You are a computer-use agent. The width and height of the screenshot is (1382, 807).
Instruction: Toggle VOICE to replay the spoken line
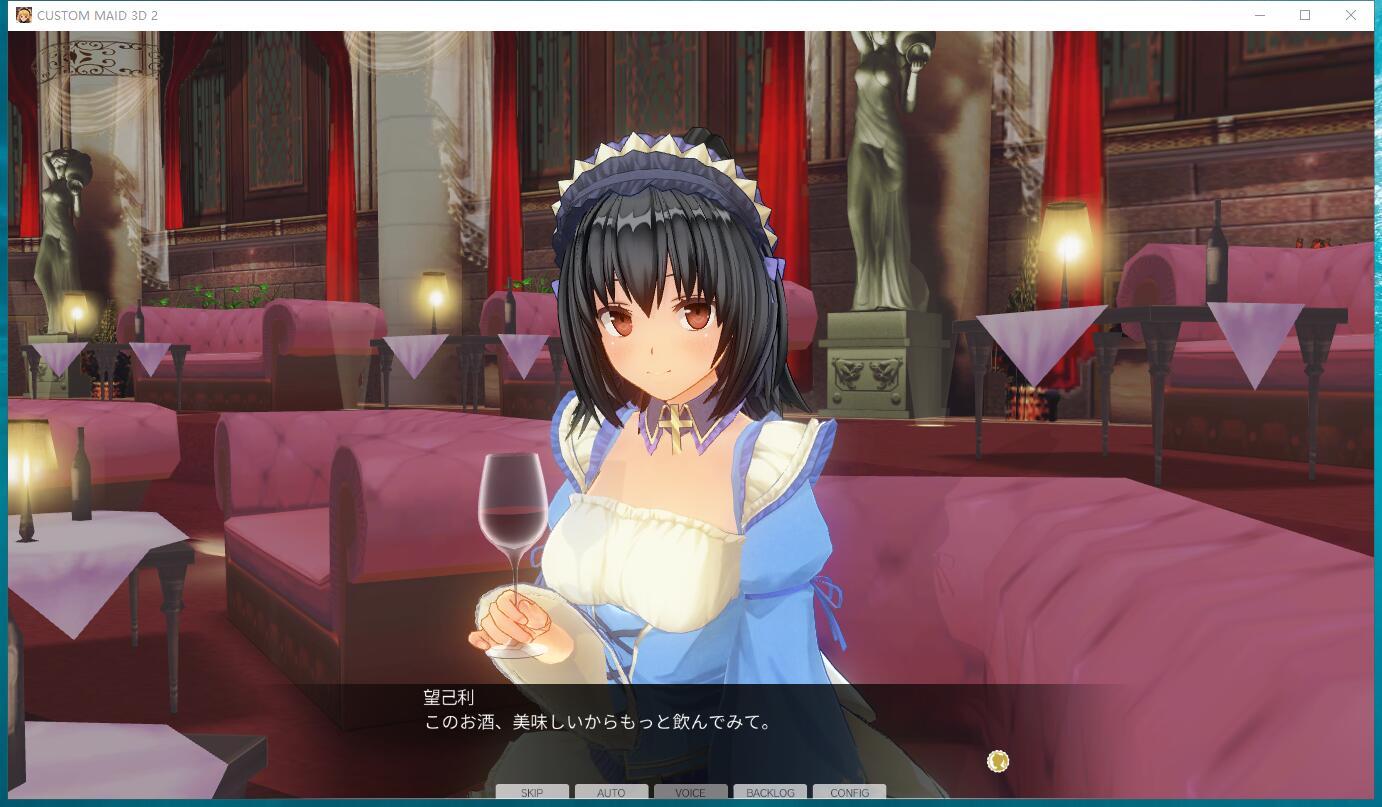pyautogui.click(x=690, y=792)
